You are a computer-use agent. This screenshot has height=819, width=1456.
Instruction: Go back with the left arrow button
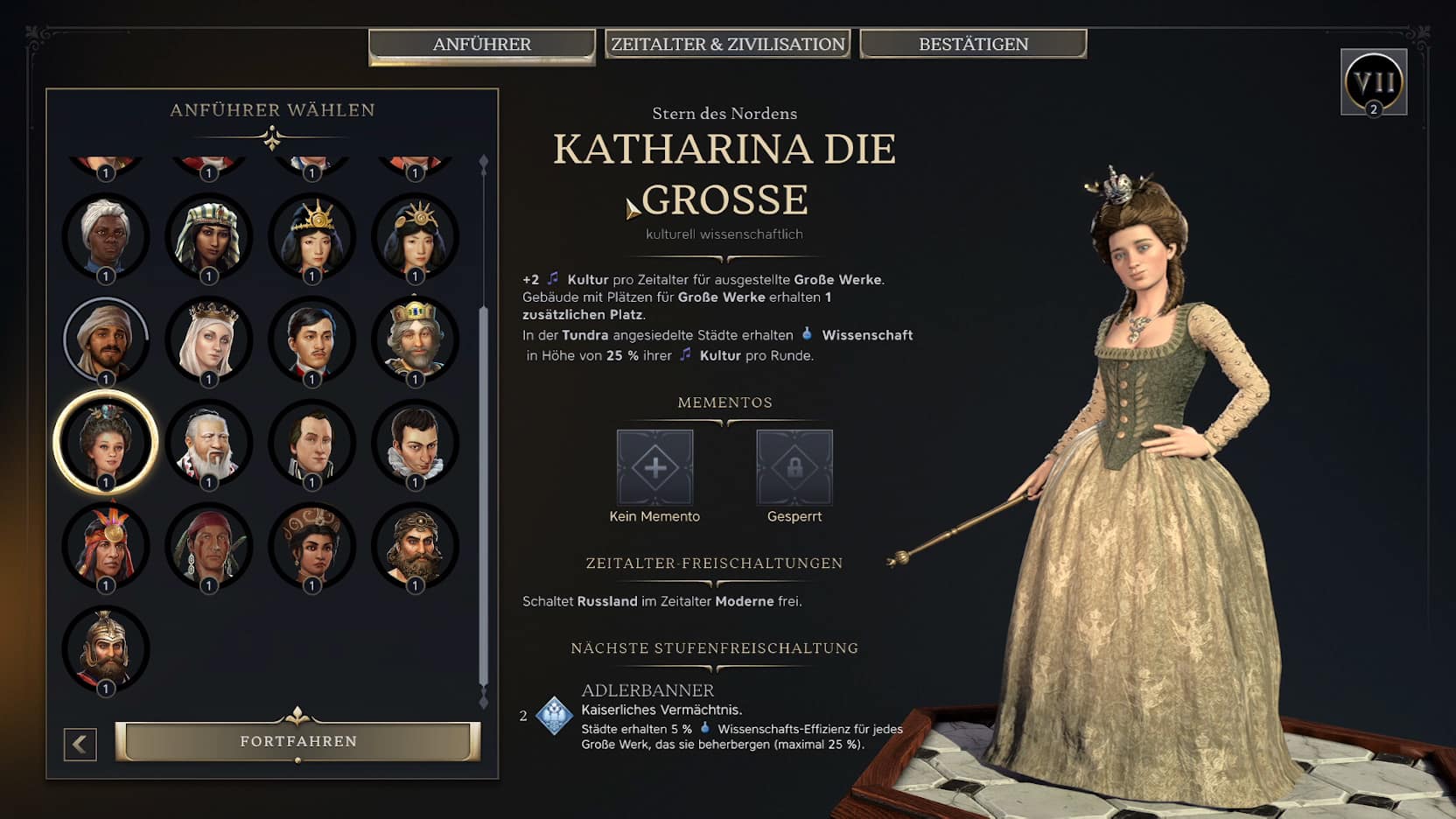80,744
